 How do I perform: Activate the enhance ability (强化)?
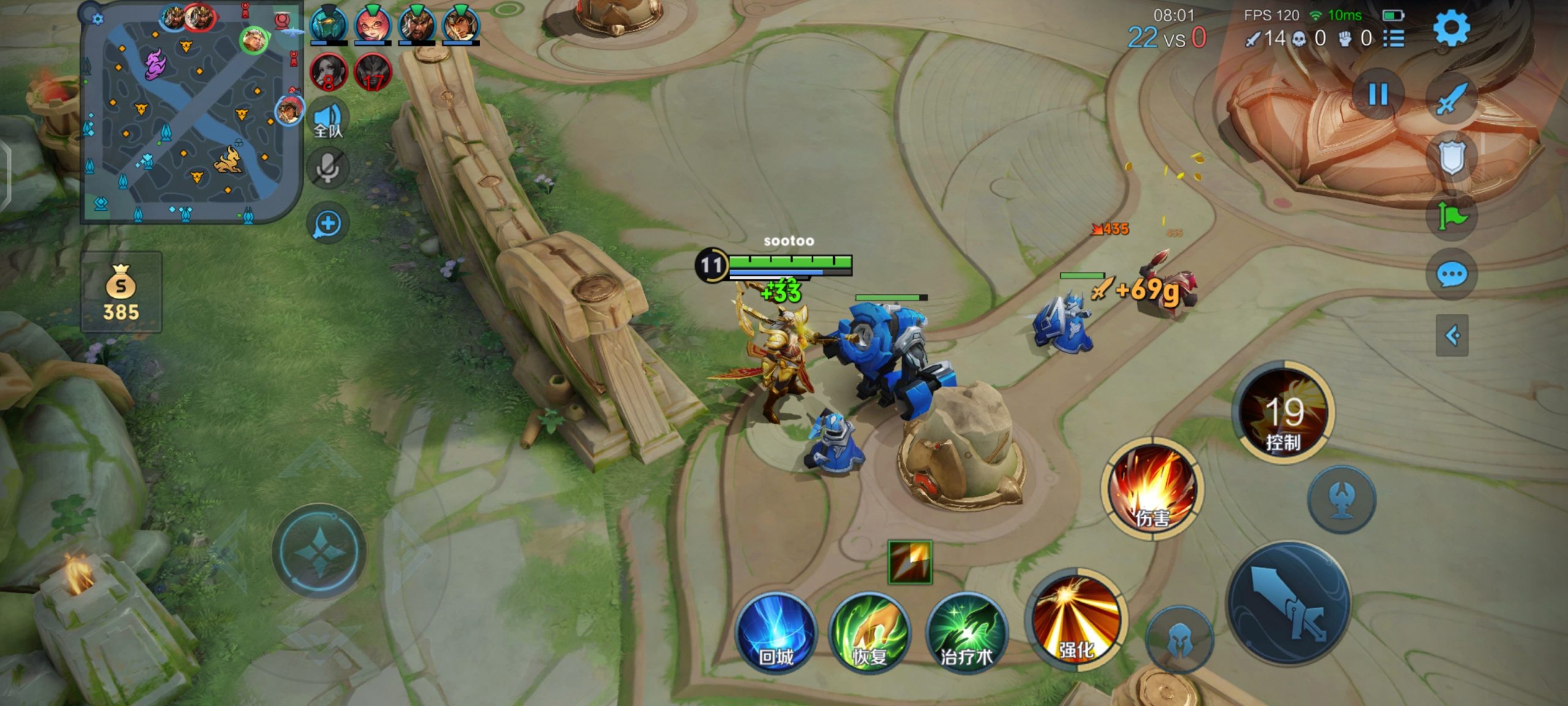pos(1076,621)
